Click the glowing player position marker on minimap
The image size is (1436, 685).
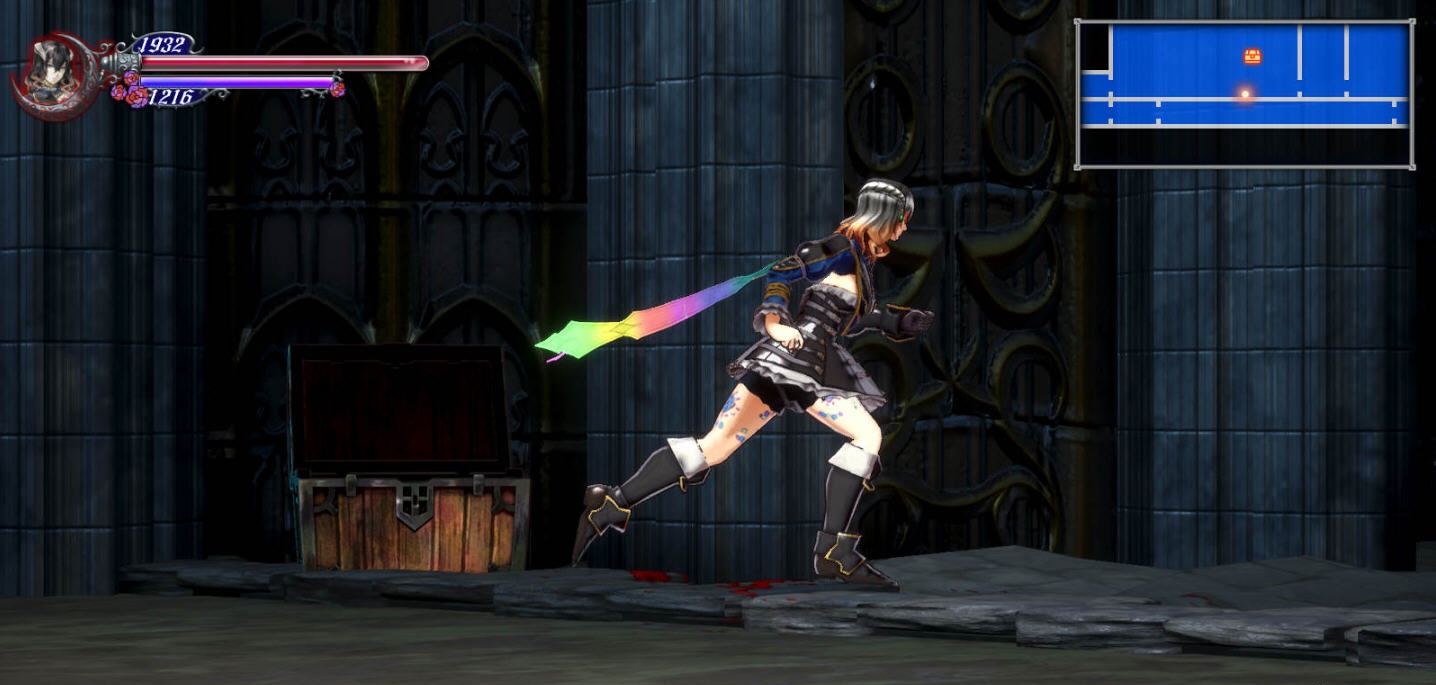tap(1245, 95)
